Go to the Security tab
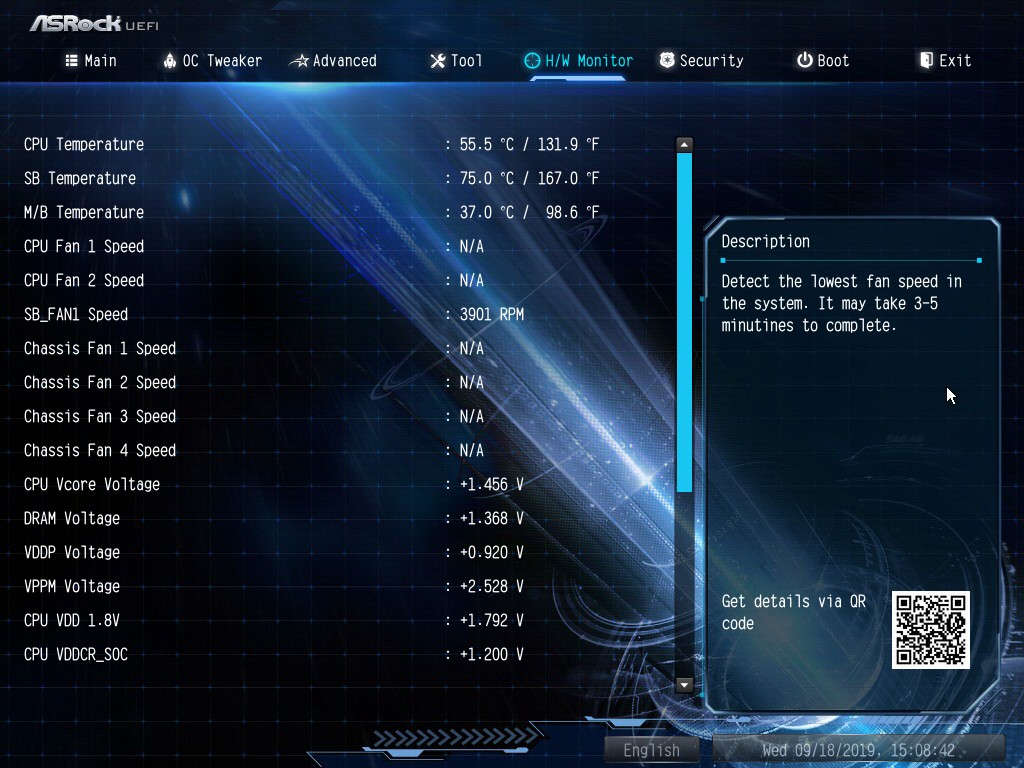The width and height of the screenshot is (1024, 768). point(701,61)
